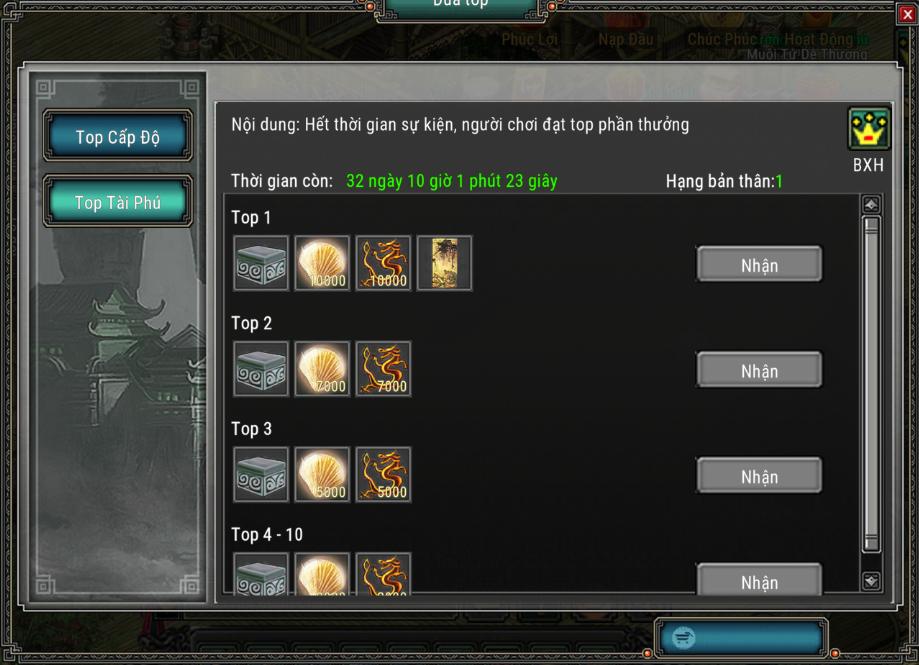View the Top 3 dragon 5000 reward
919x665 pixels.
point(383,475)
